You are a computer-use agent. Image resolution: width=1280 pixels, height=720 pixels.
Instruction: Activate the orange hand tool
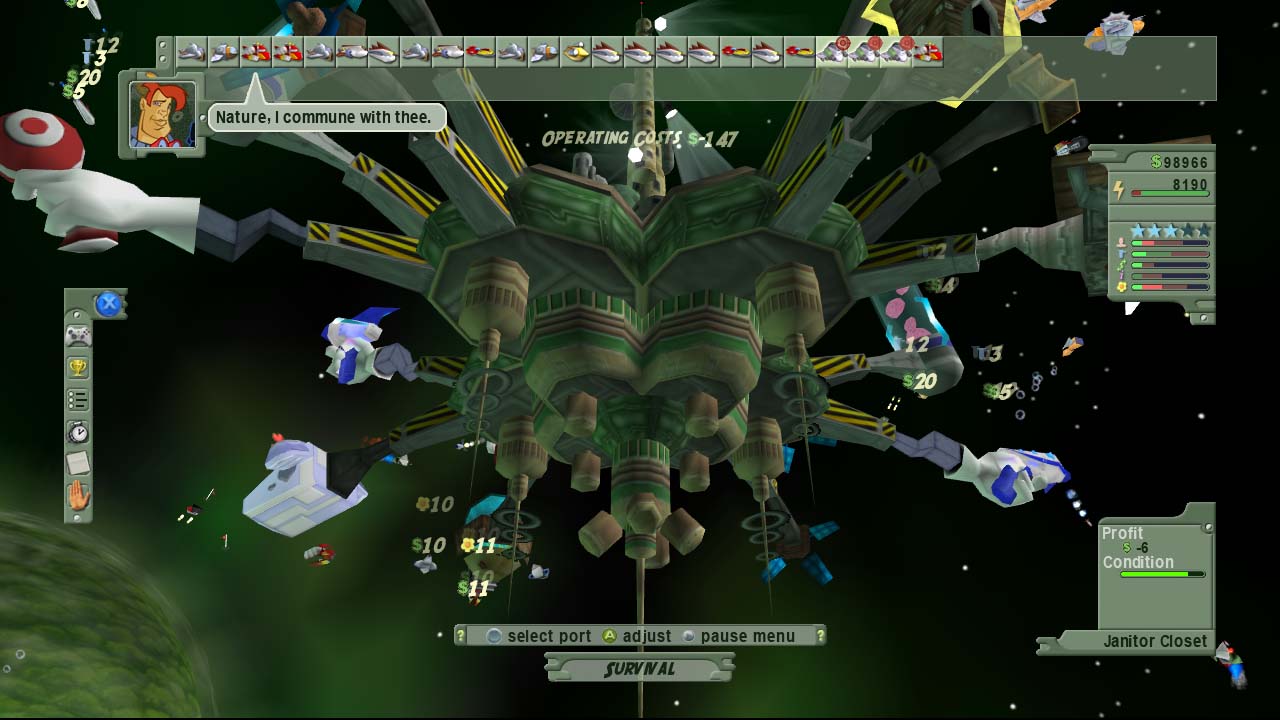coord(78,495)
